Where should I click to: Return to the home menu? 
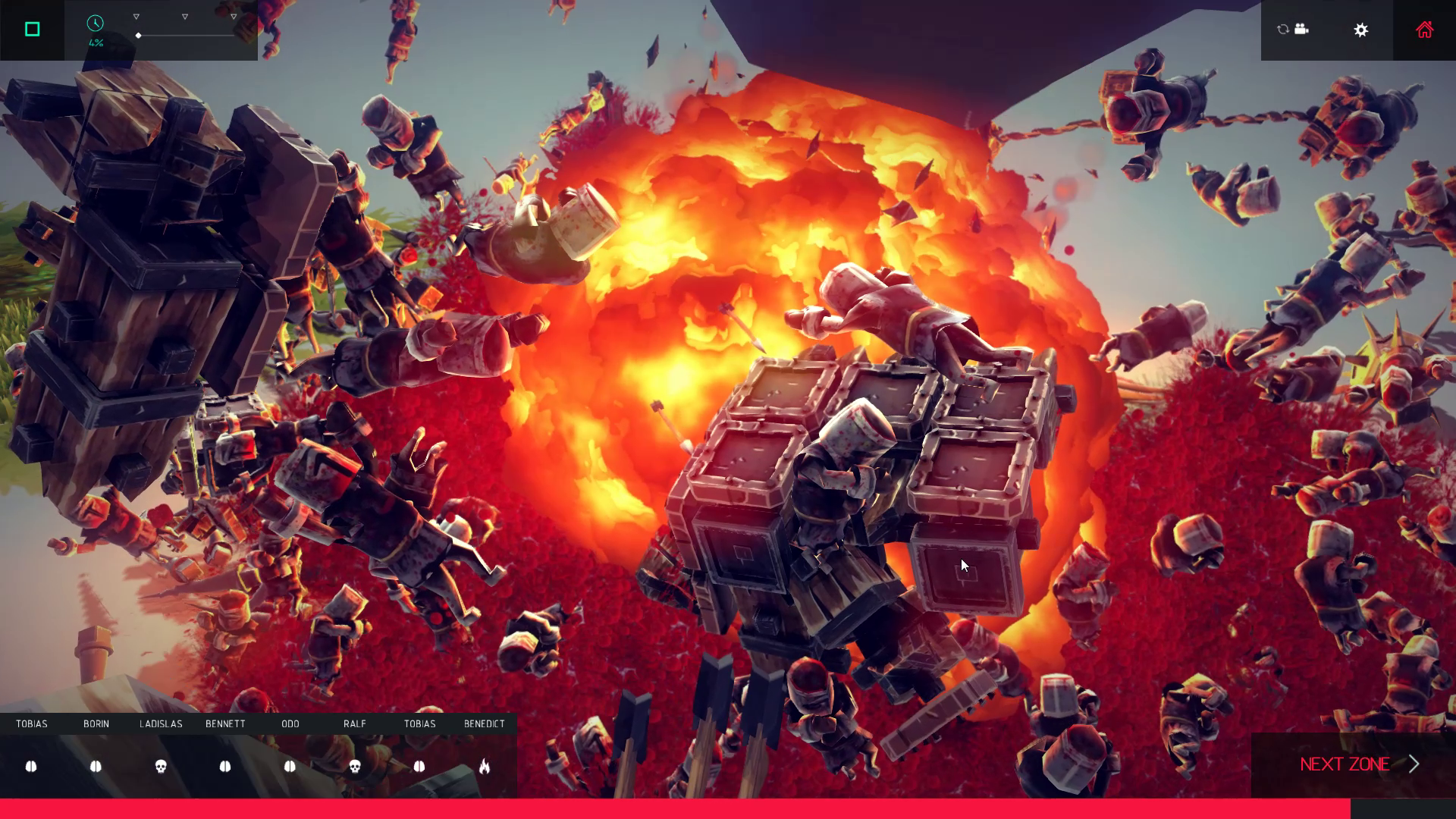[x=1424, y=30]
